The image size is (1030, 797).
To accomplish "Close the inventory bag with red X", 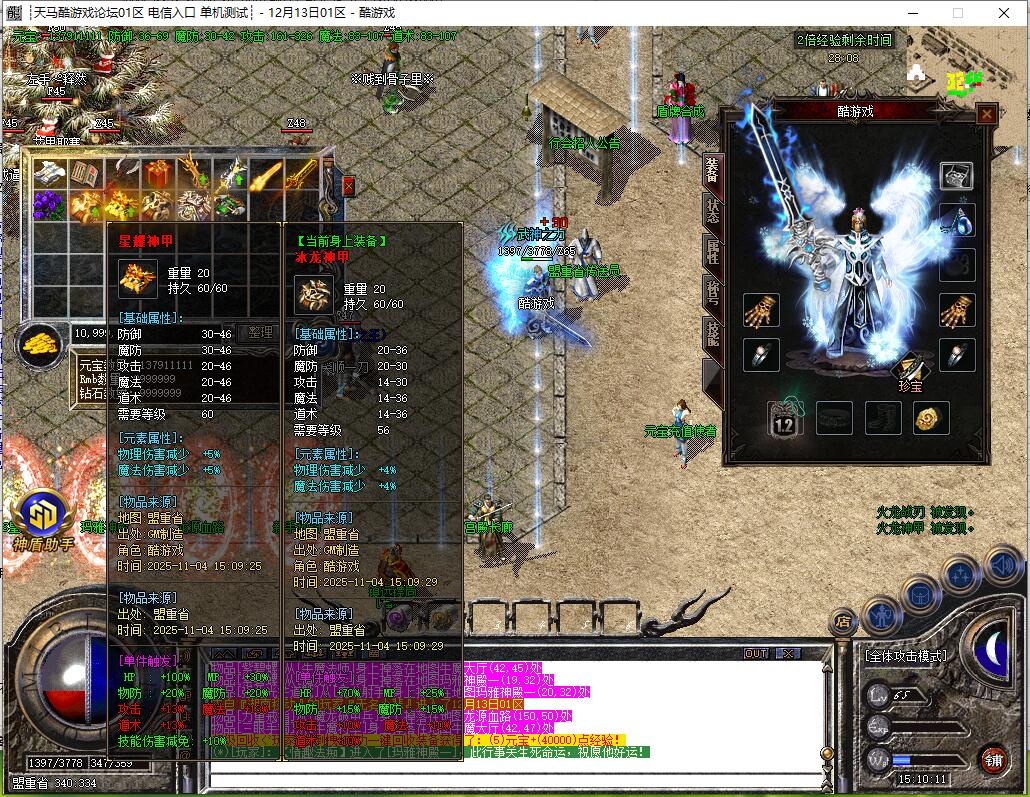I will point(348,185).
